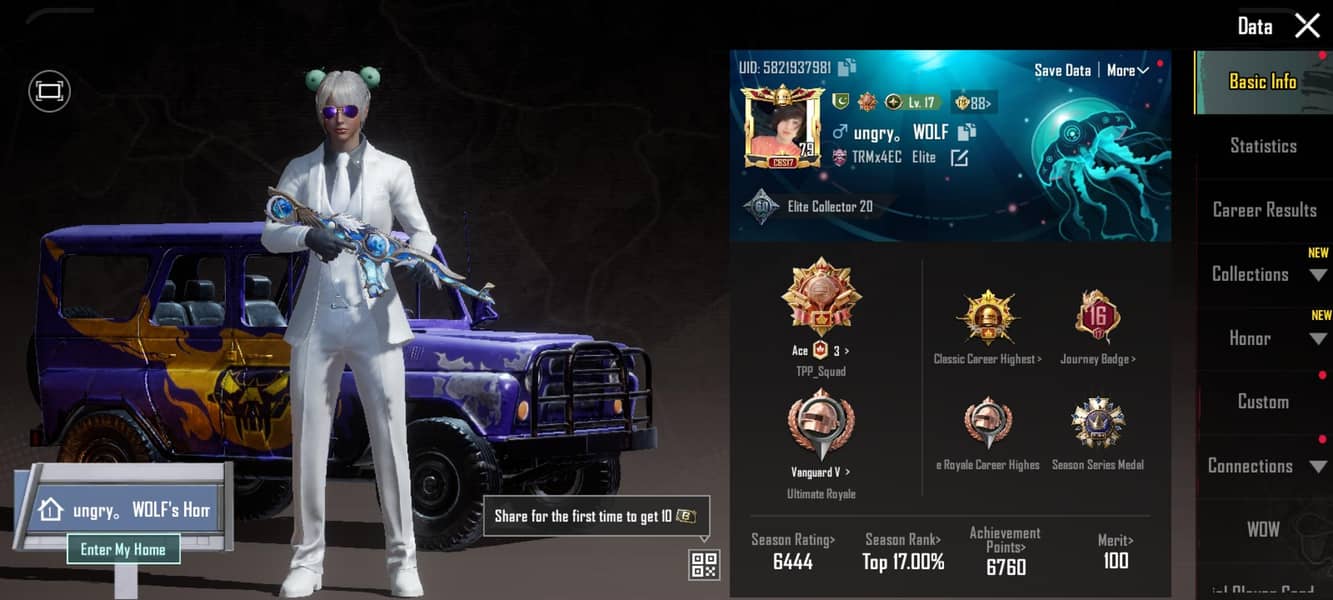Open the Journey Badge details
Viewport: 1333px width, 600px height.
click(1097, 318)
